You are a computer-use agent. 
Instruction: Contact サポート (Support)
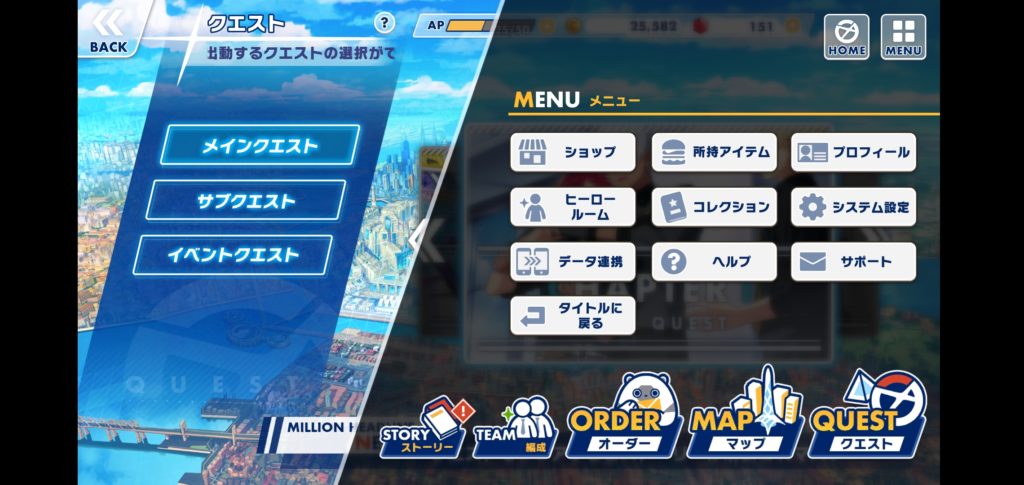853,261
